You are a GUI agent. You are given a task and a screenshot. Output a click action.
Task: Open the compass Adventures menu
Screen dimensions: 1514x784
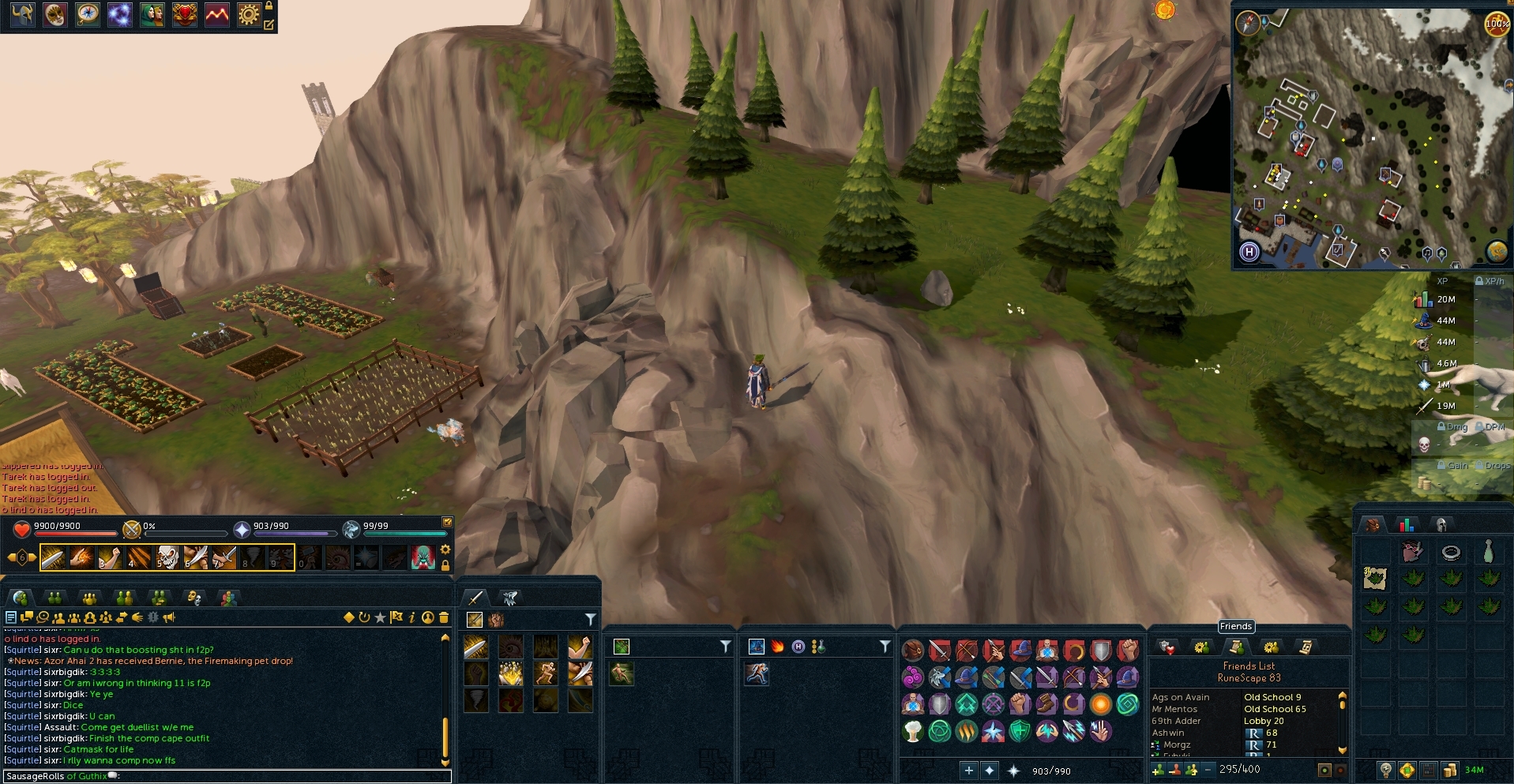(x=87, y=15)
